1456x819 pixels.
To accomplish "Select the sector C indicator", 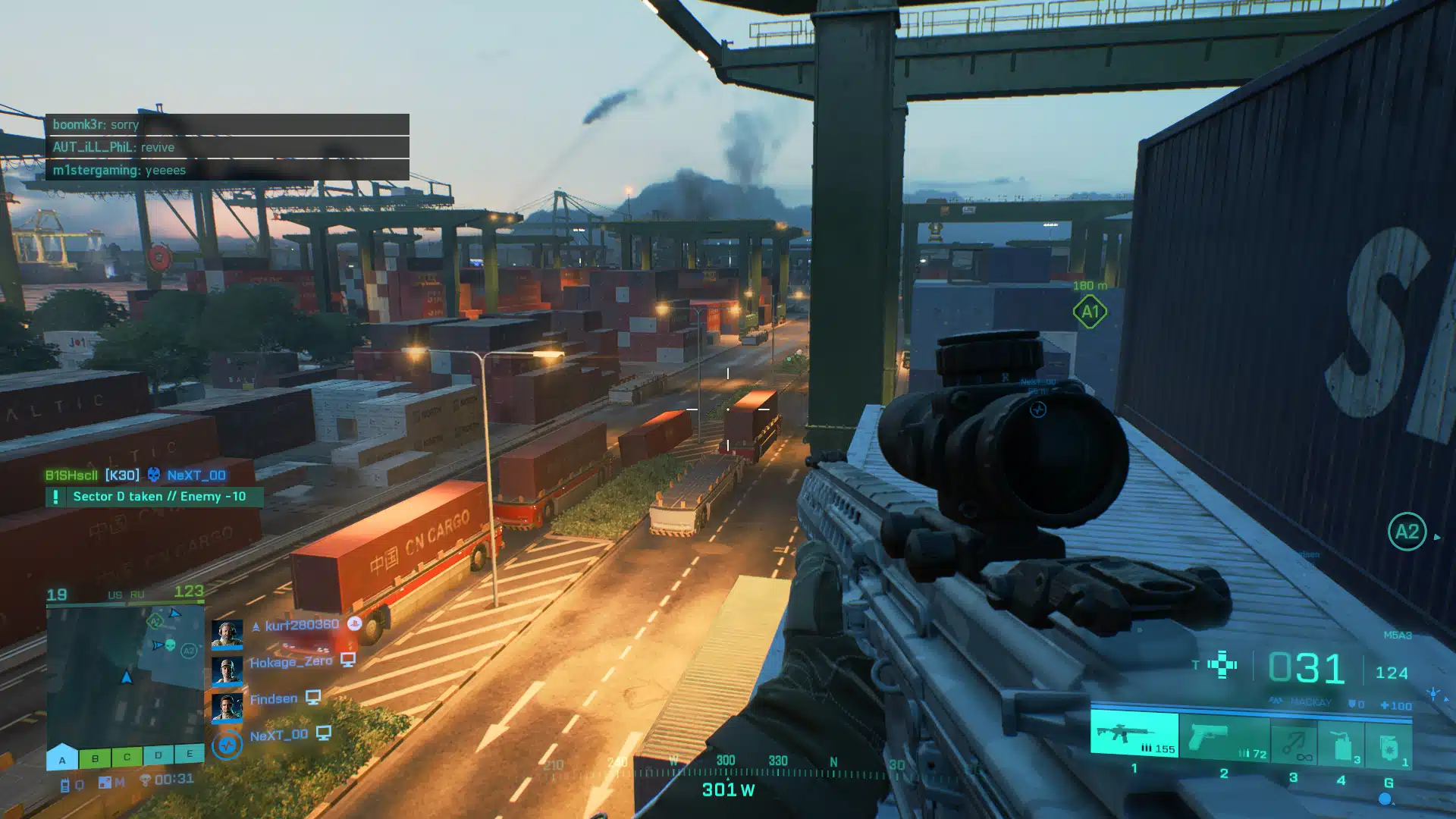I will (x=127, y=756).
